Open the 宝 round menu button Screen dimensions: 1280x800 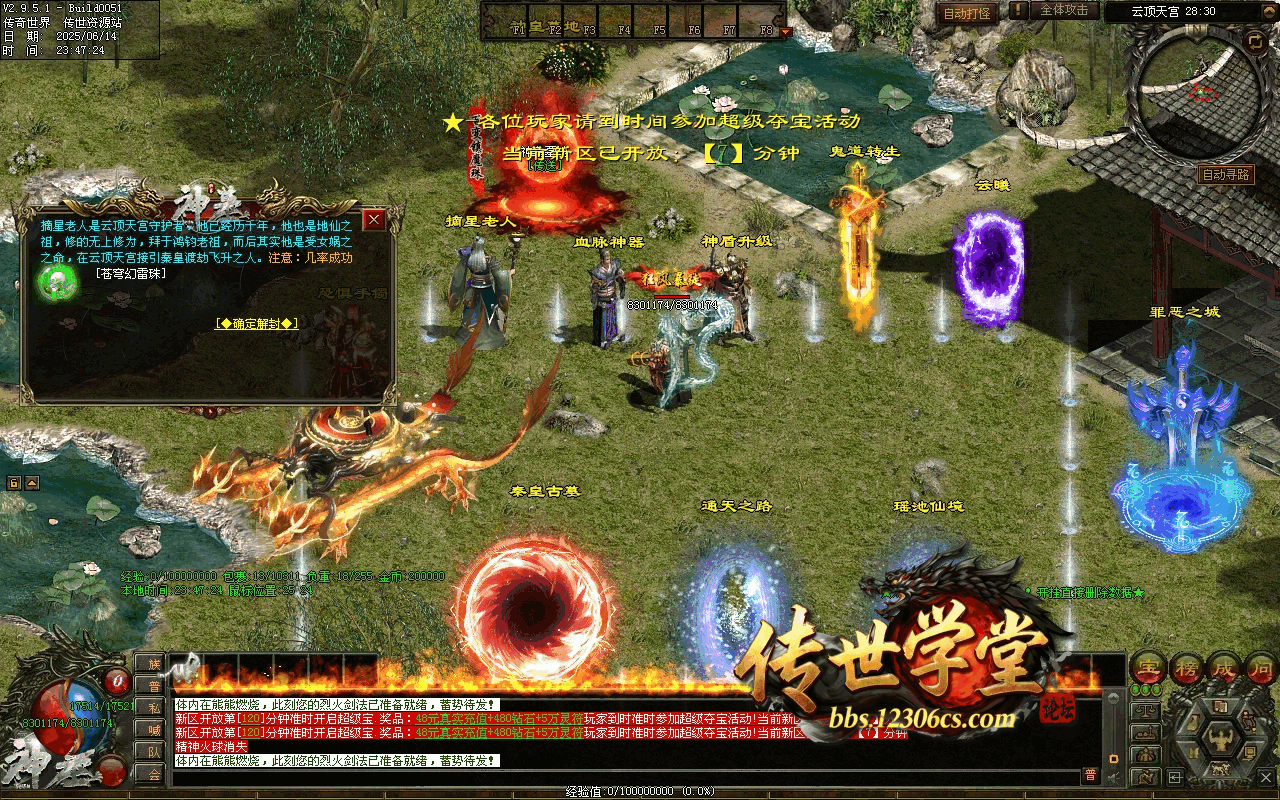click(x=1147, y=667)
